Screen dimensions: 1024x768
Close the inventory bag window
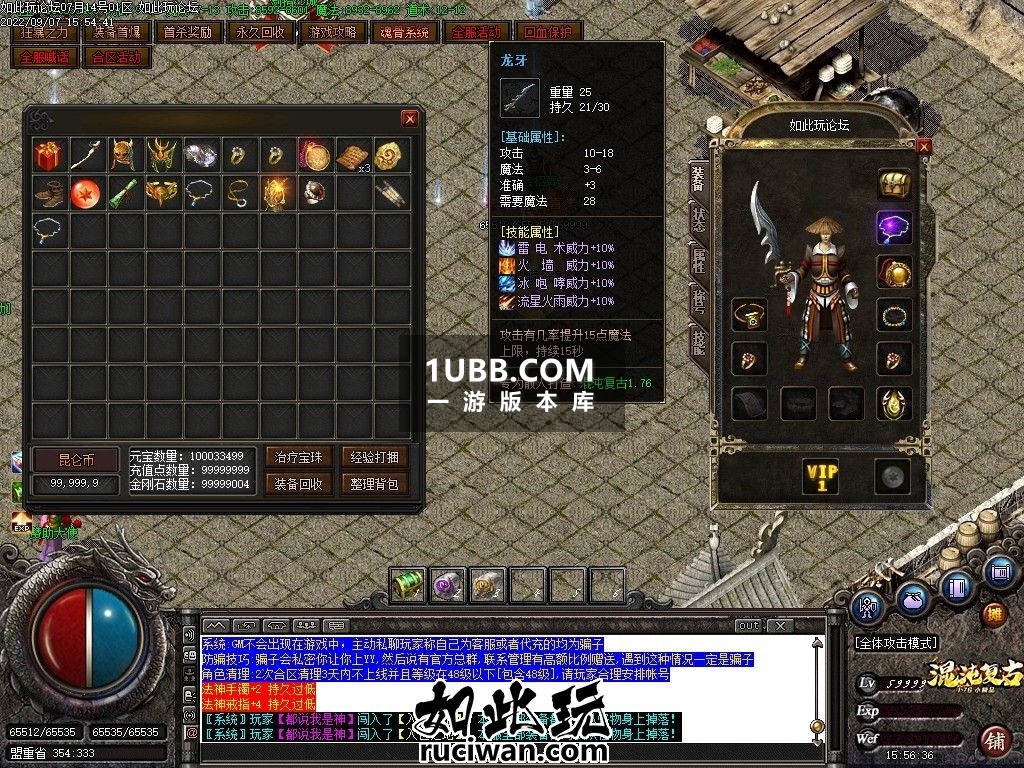pyautogui.click(x=409, y=119)
